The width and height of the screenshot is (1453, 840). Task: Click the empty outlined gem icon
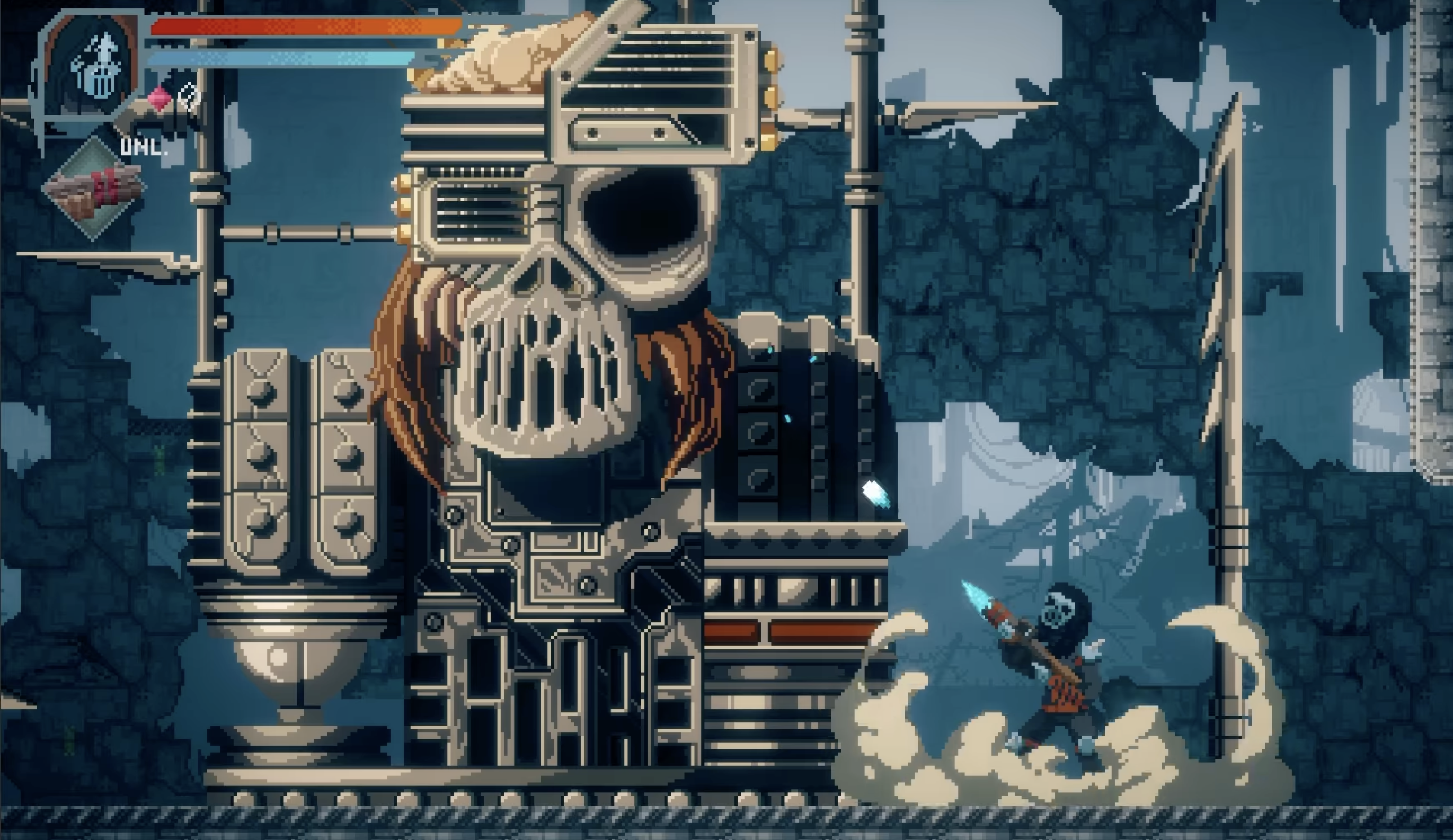tap(189, 96)
